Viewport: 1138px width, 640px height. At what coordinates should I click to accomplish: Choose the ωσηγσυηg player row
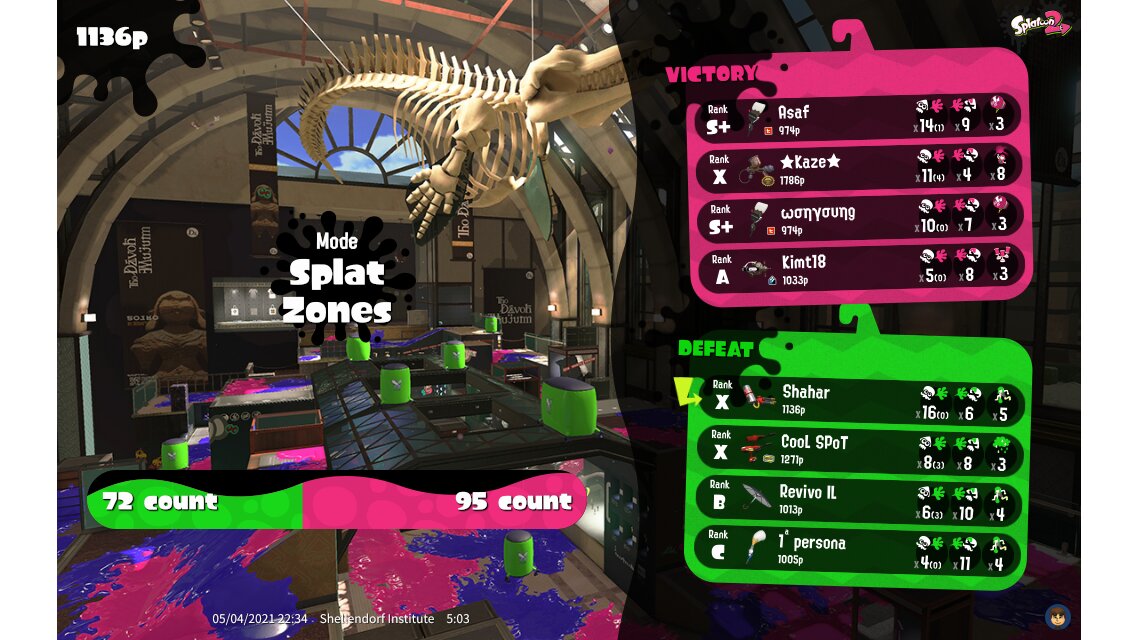pyautogui.click(x=860, y=218)
